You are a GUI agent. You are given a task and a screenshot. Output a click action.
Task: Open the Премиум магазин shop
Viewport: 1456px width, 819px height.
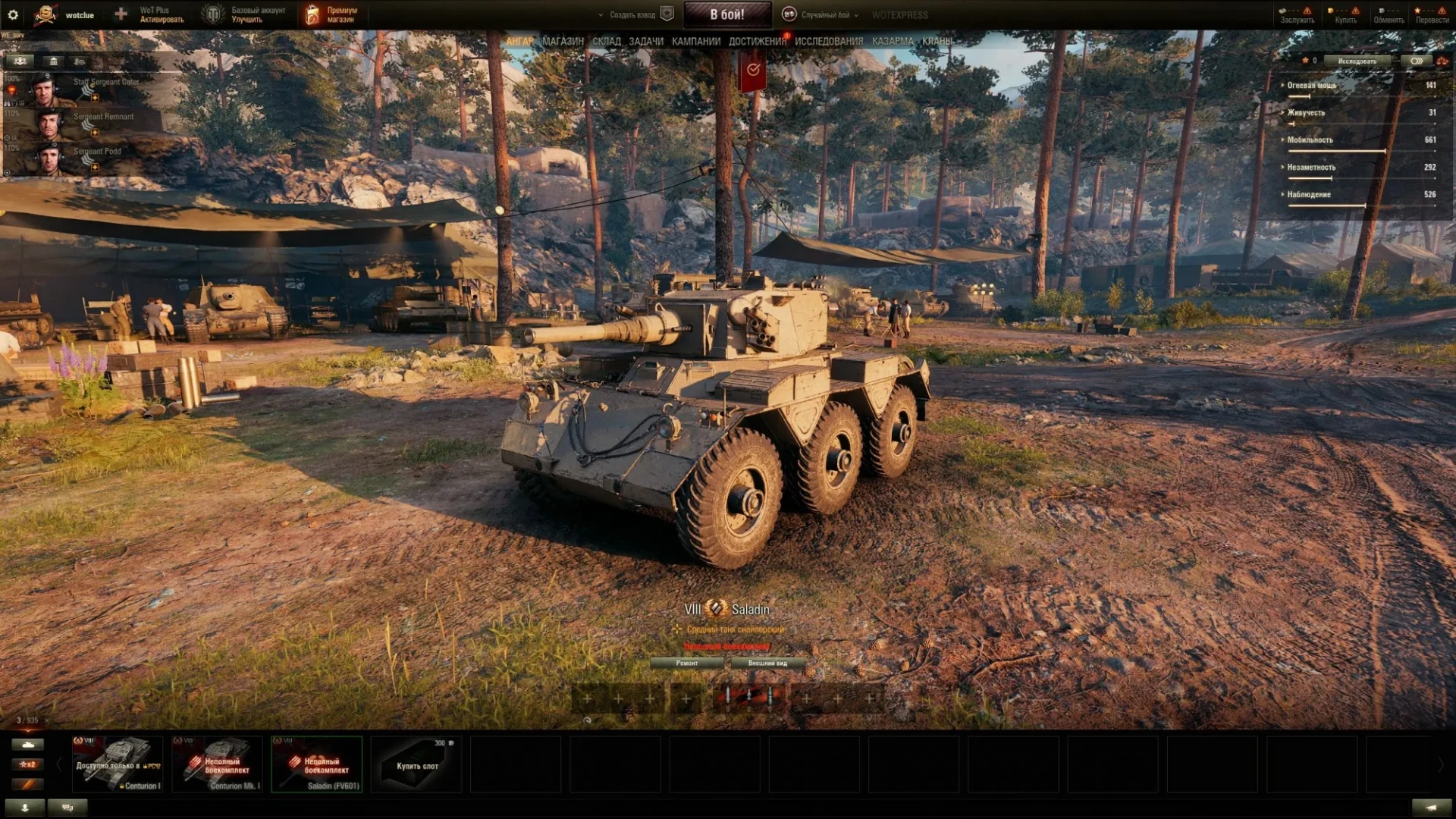[x=332, y=14]
